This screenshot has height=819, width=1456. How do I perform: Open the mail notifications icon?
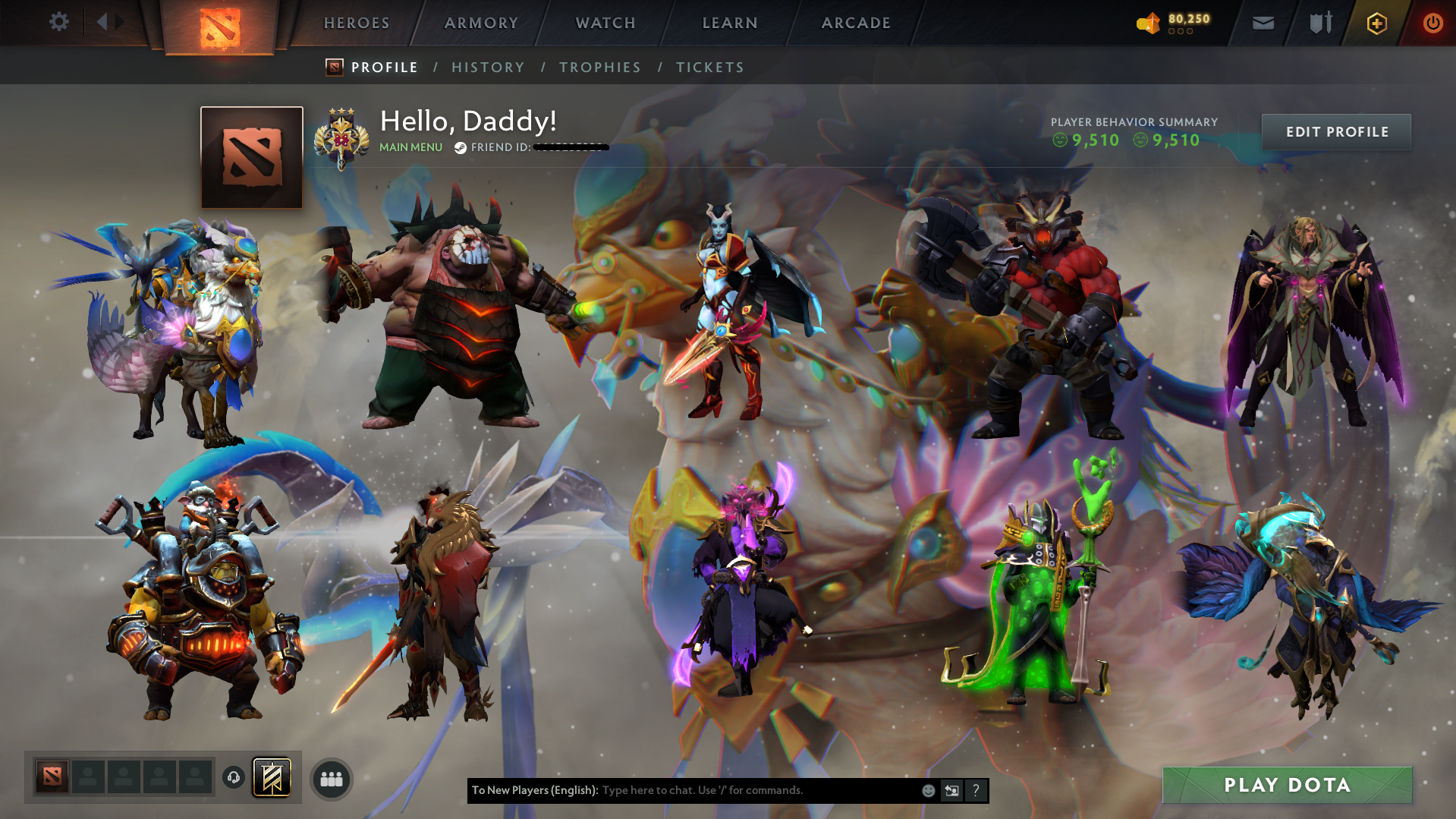[x=1262, y=23]
